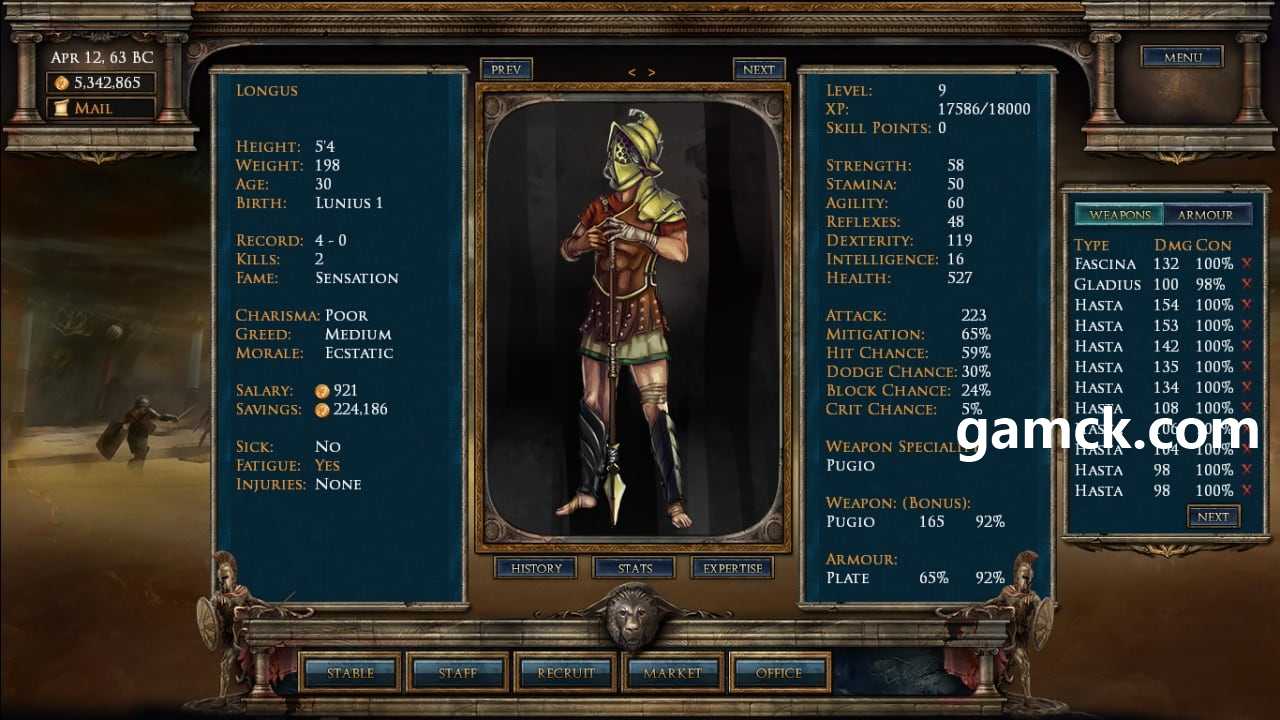1280x720 pixels.
Task: Show the next page of weapons
Action: pyautogui.click(x=1213, y=517)
